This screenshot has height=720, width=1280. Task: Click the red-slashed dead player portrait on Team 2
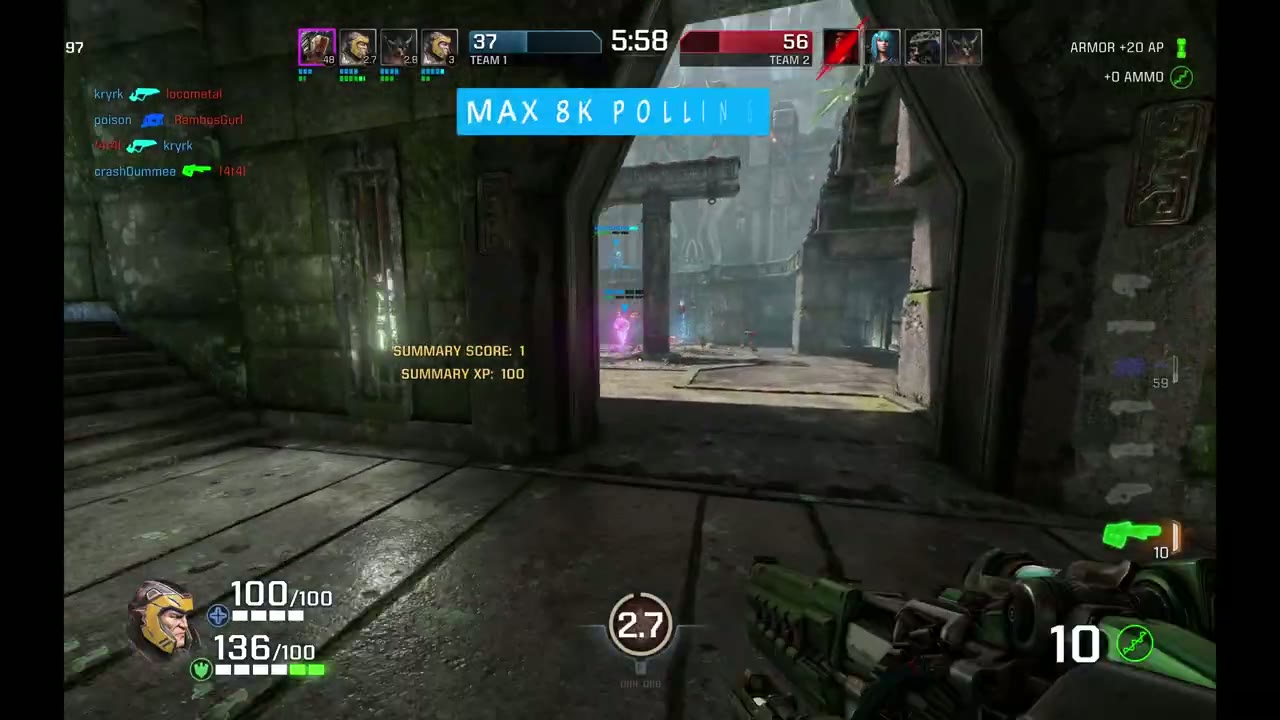tap(842, 48)
